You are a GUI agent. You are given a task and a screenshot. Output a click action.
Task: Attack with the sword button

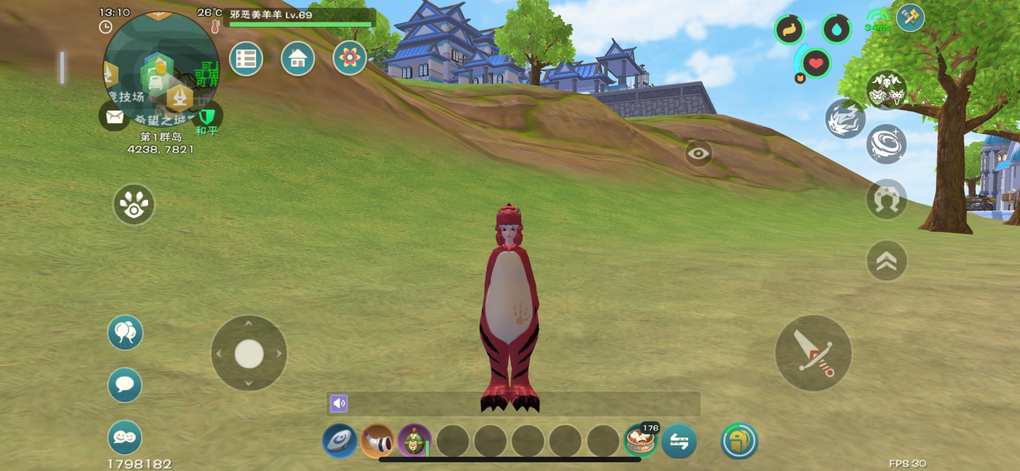click(813, 353)
